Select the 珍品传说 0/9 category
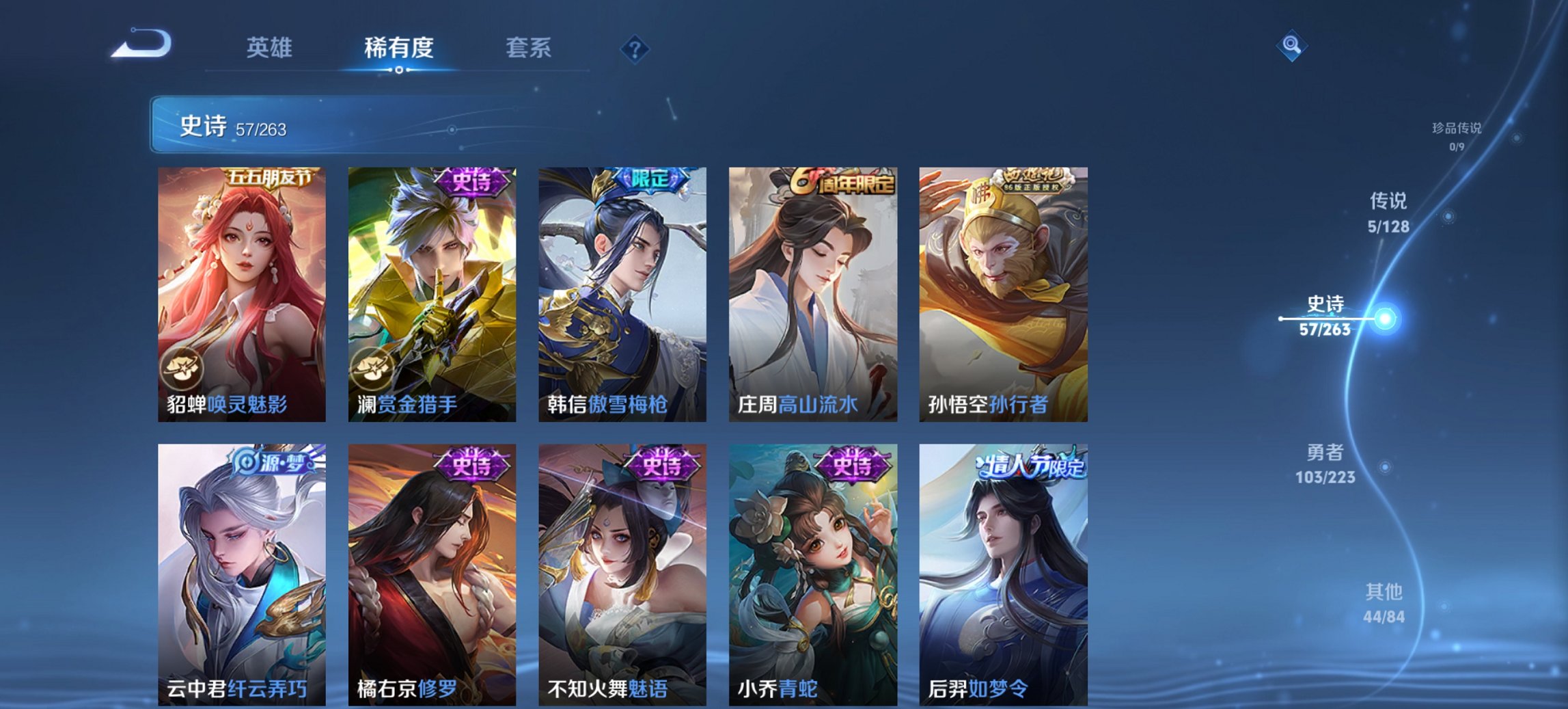The height and width of the screenshot is (709, 1568). coord(1456,135)
